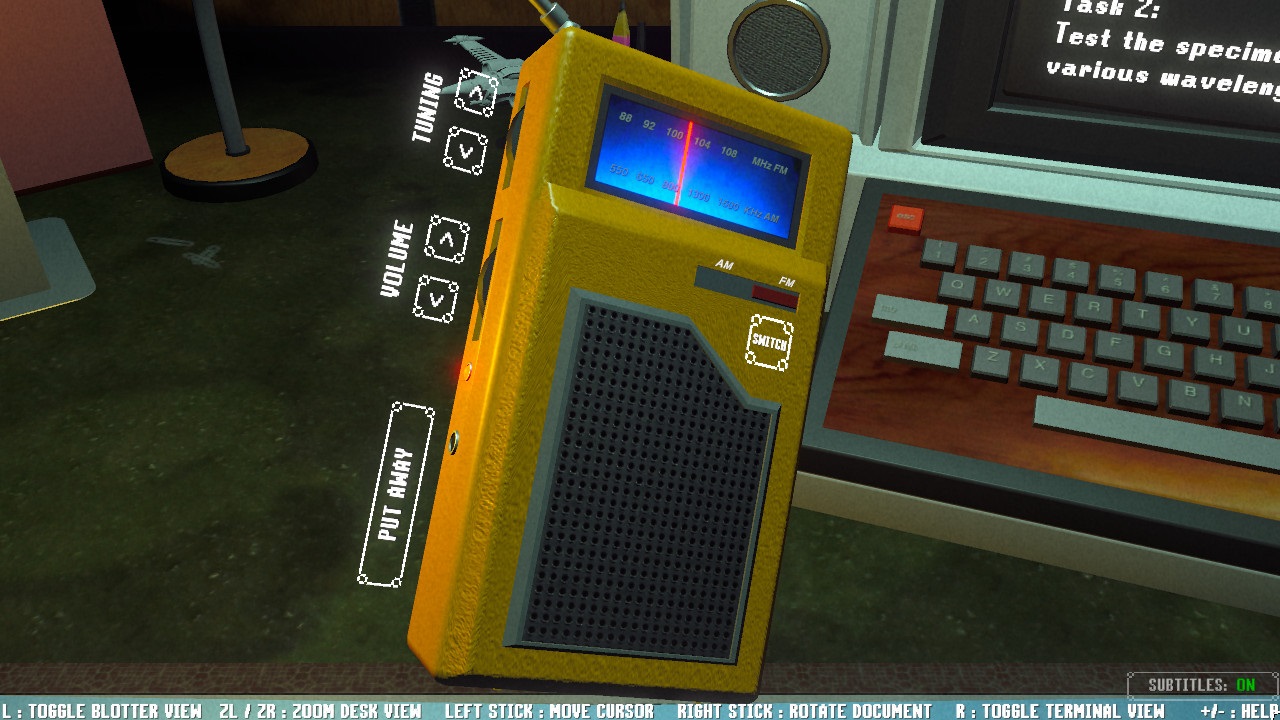Toggle the AM/FM band with the SWITCH control
Viewport: 1280px width, 720px height.
[x=770, y=342]
